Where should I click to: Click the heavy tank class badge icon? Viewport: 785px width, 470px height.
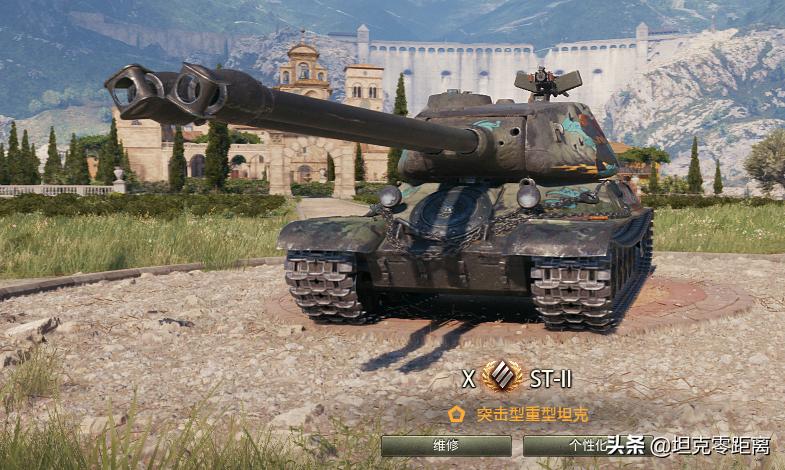(501, 377)
